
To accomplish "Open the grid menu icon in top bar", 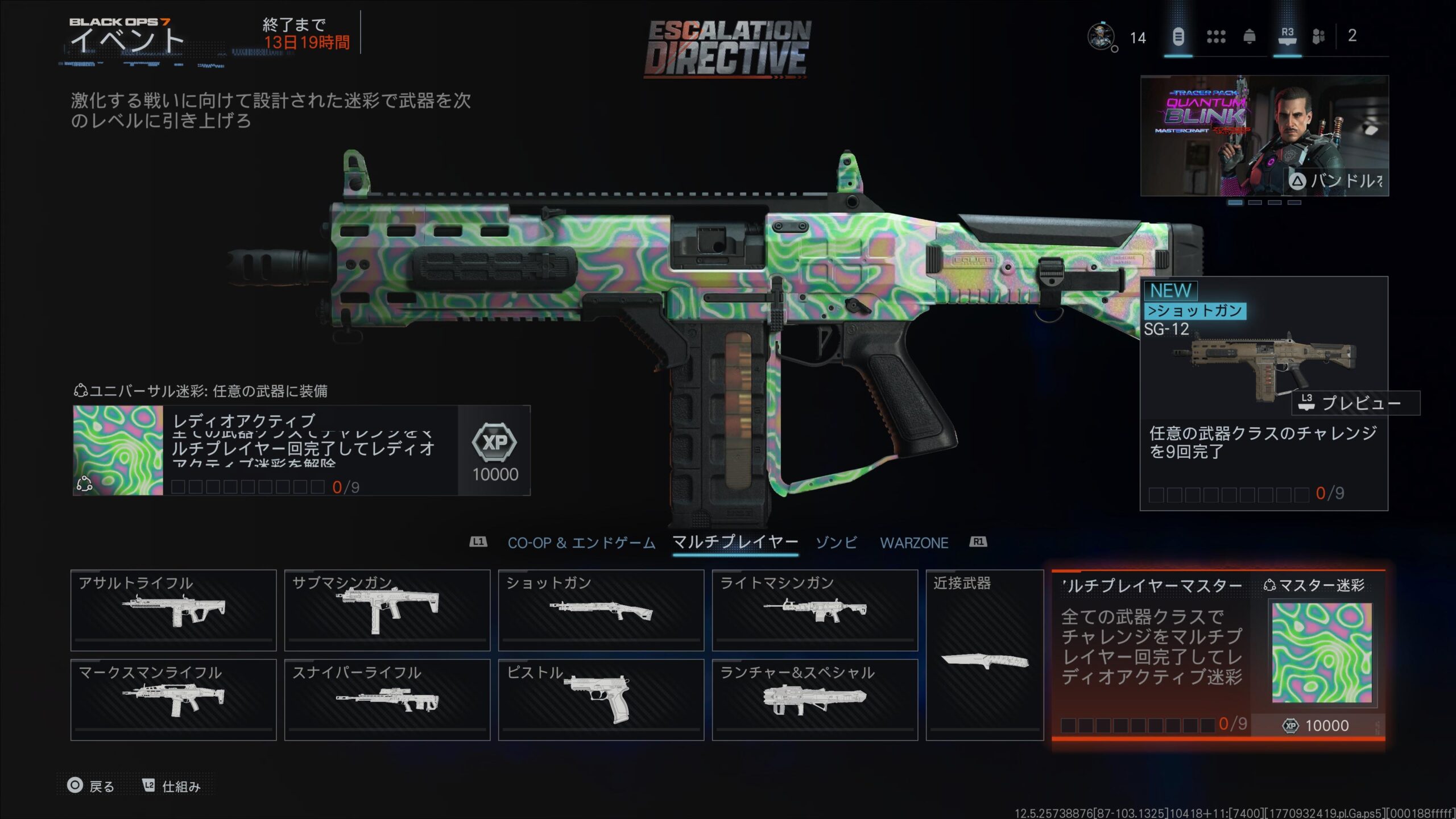I will point(1216,37).
